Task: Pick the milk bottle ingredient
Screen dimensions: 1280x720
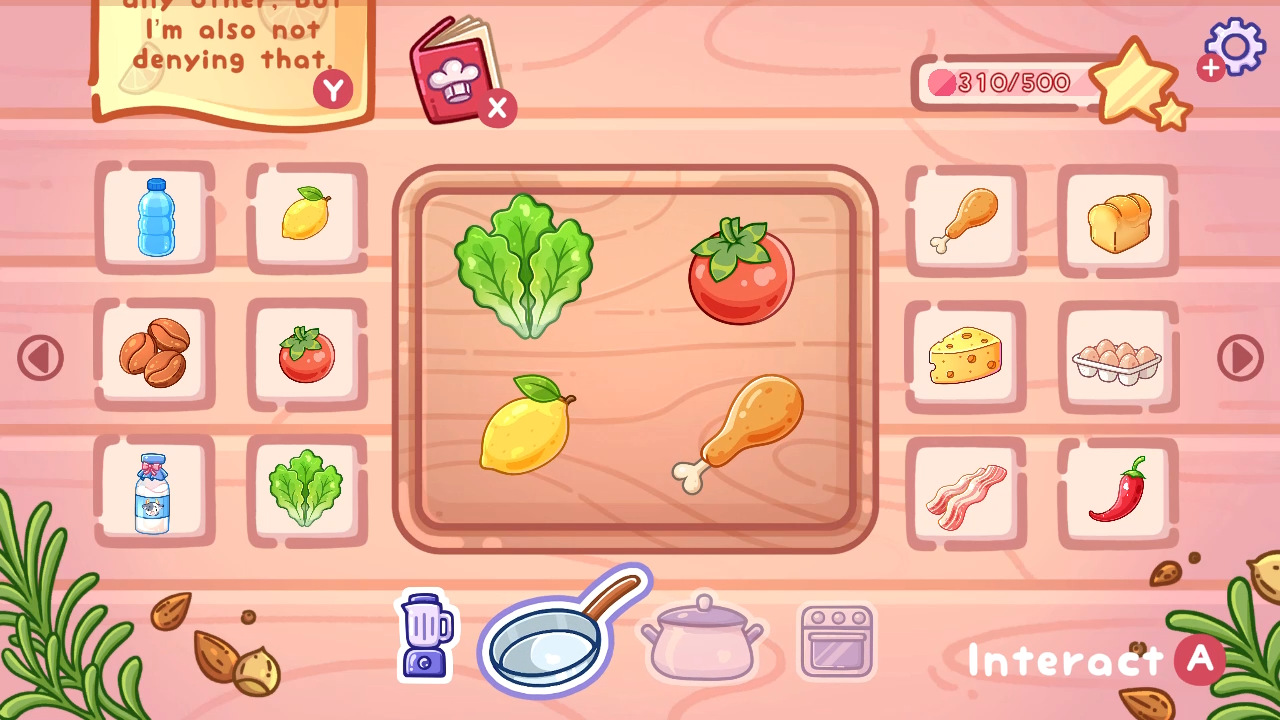Action: click(x=155, y=492)
